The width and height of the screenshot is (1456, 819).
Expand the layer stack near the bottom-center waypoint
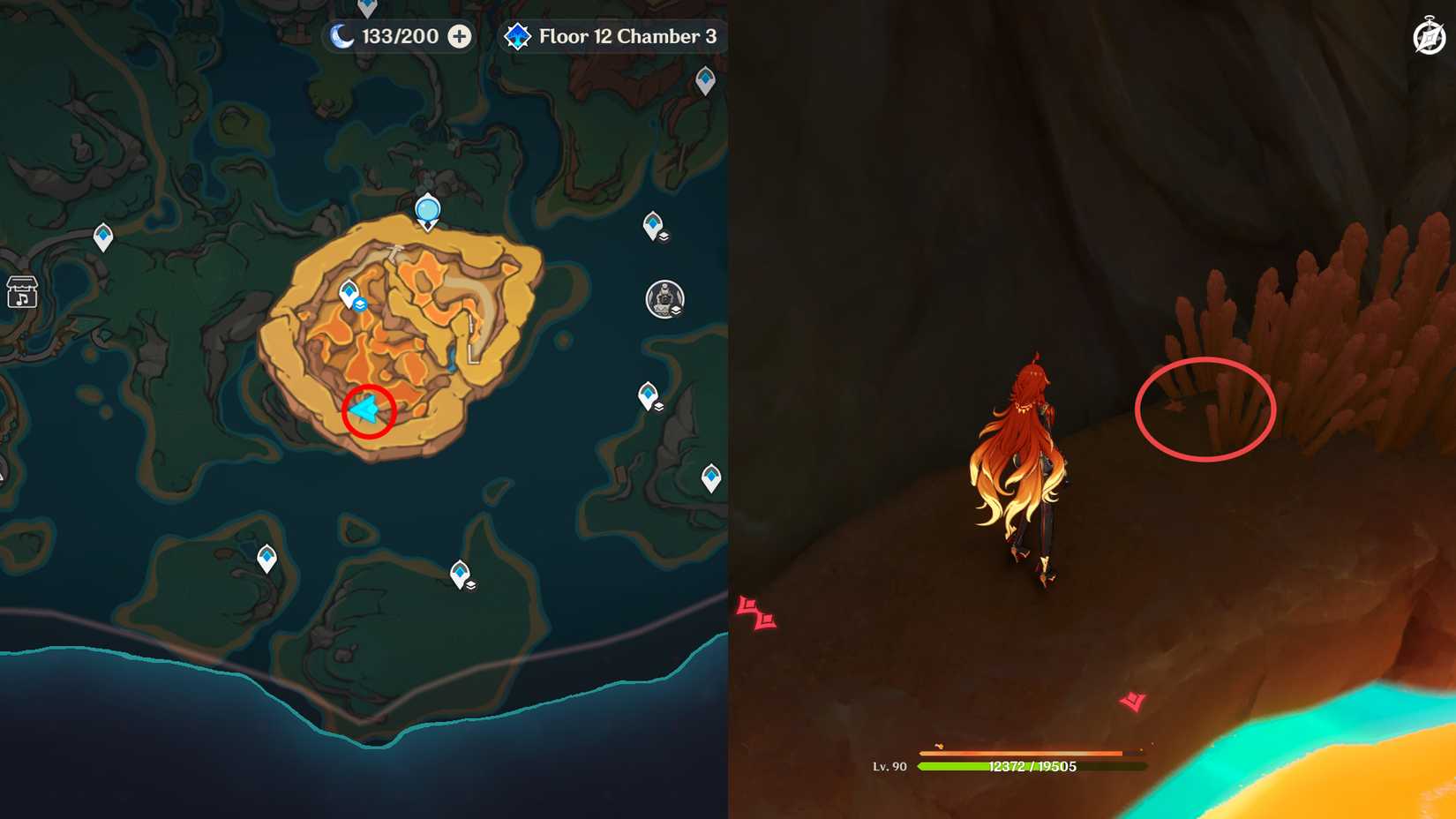pyautogui.click(x=473, y=585)
